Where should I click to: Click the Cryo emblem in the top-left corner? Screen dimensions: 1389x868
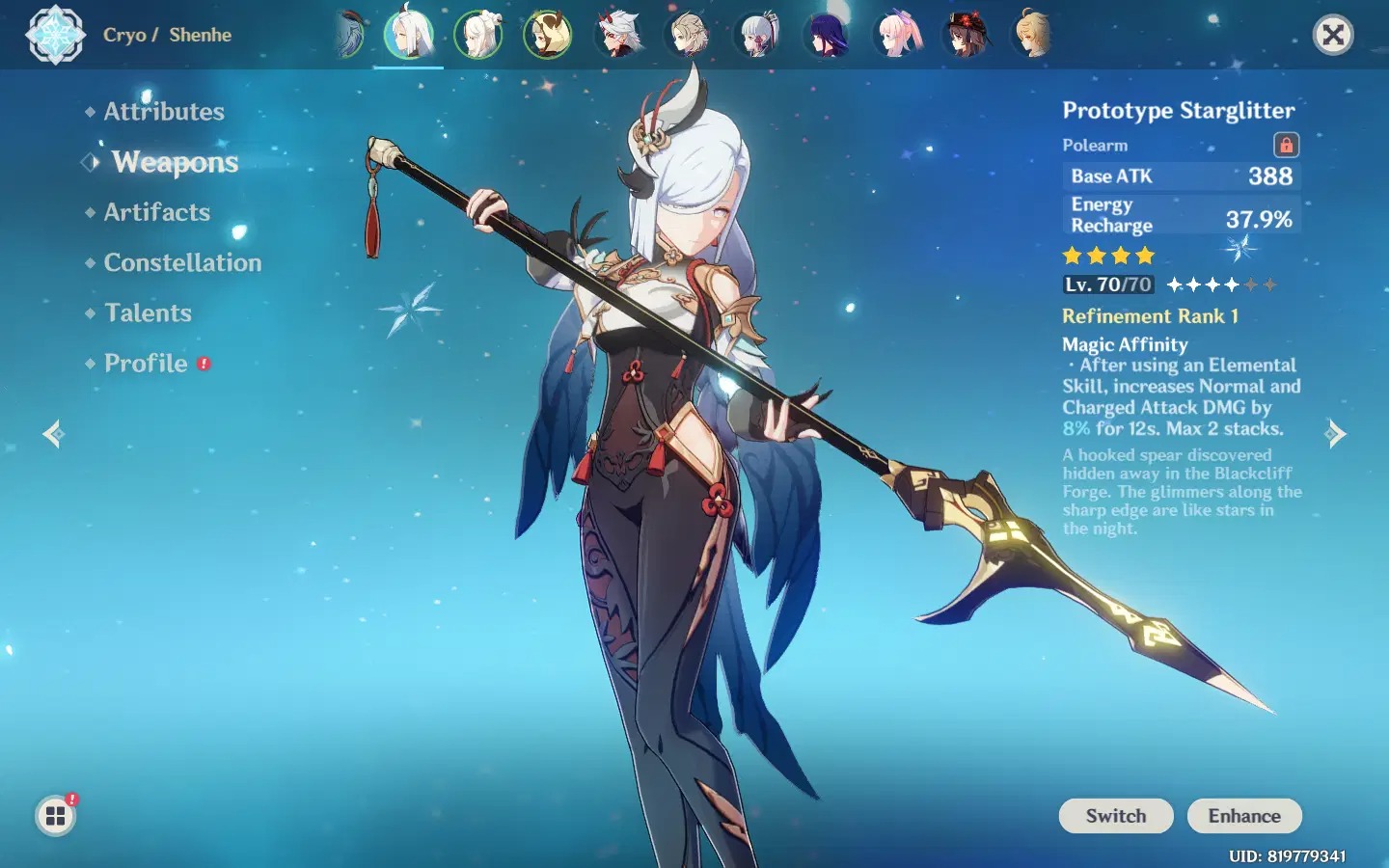coord(55,36)
